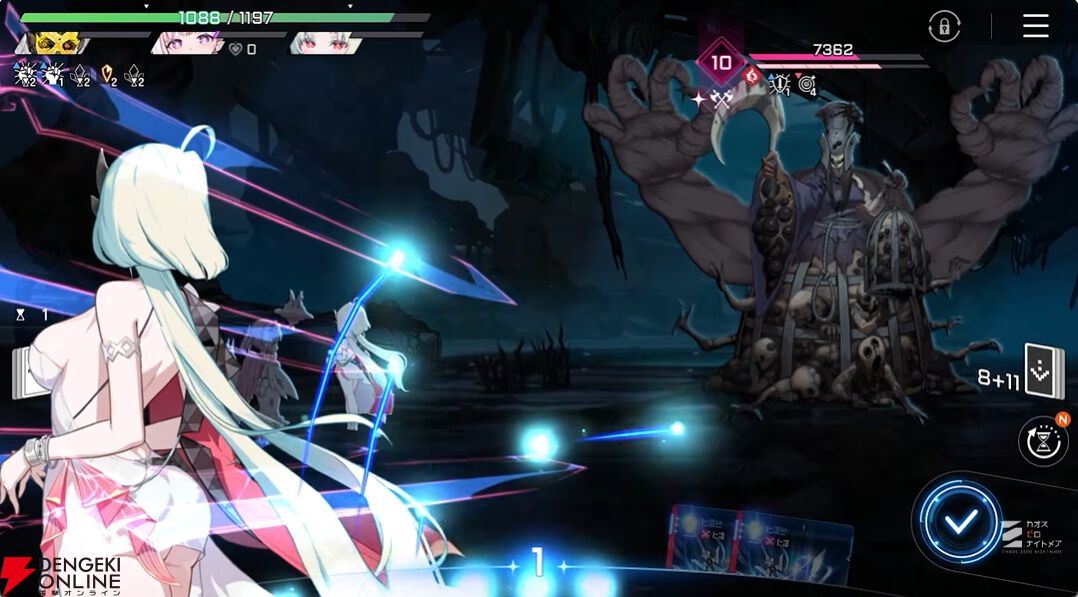1078x597 pixels.
Task: Tap the hourglass button with N badge
Action: 1042,441
